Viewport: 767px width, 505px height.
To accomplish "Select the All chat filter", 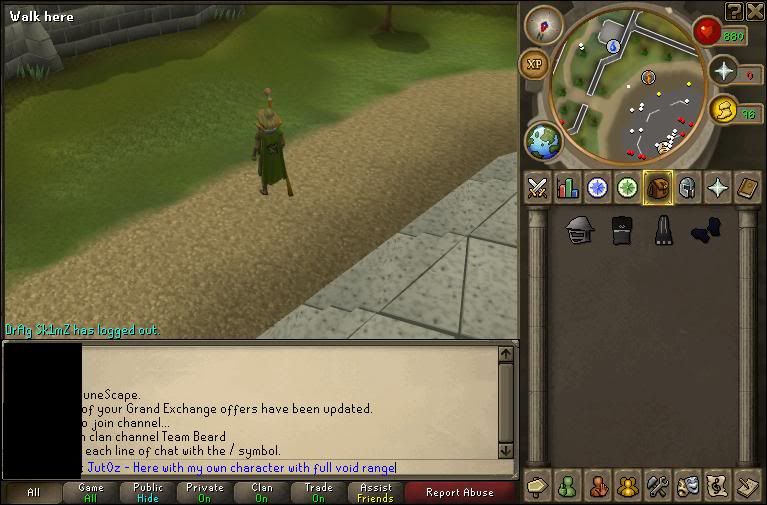I will tap(33, 492).
